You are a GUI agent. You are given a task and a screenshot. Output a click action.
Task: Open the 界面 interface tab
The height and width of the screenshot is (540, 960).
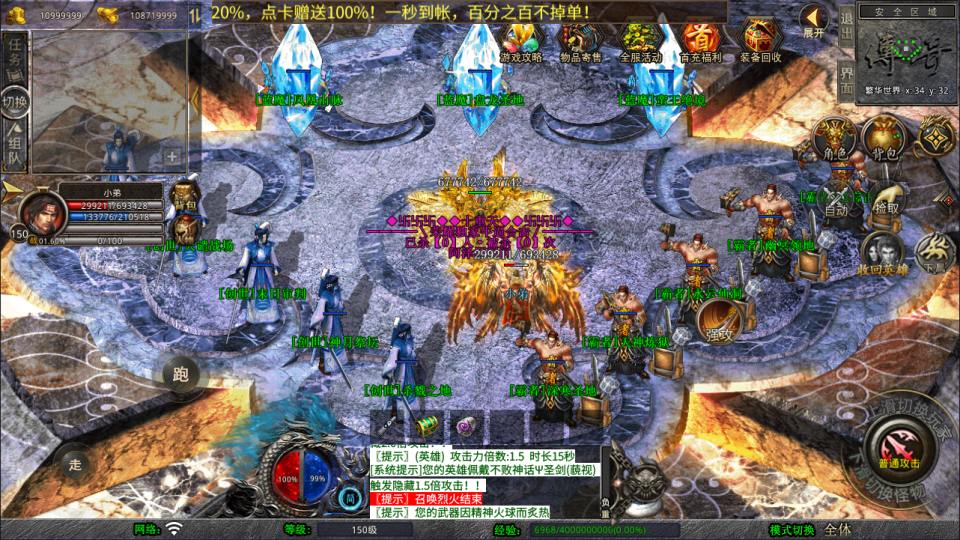click(846, 81)
